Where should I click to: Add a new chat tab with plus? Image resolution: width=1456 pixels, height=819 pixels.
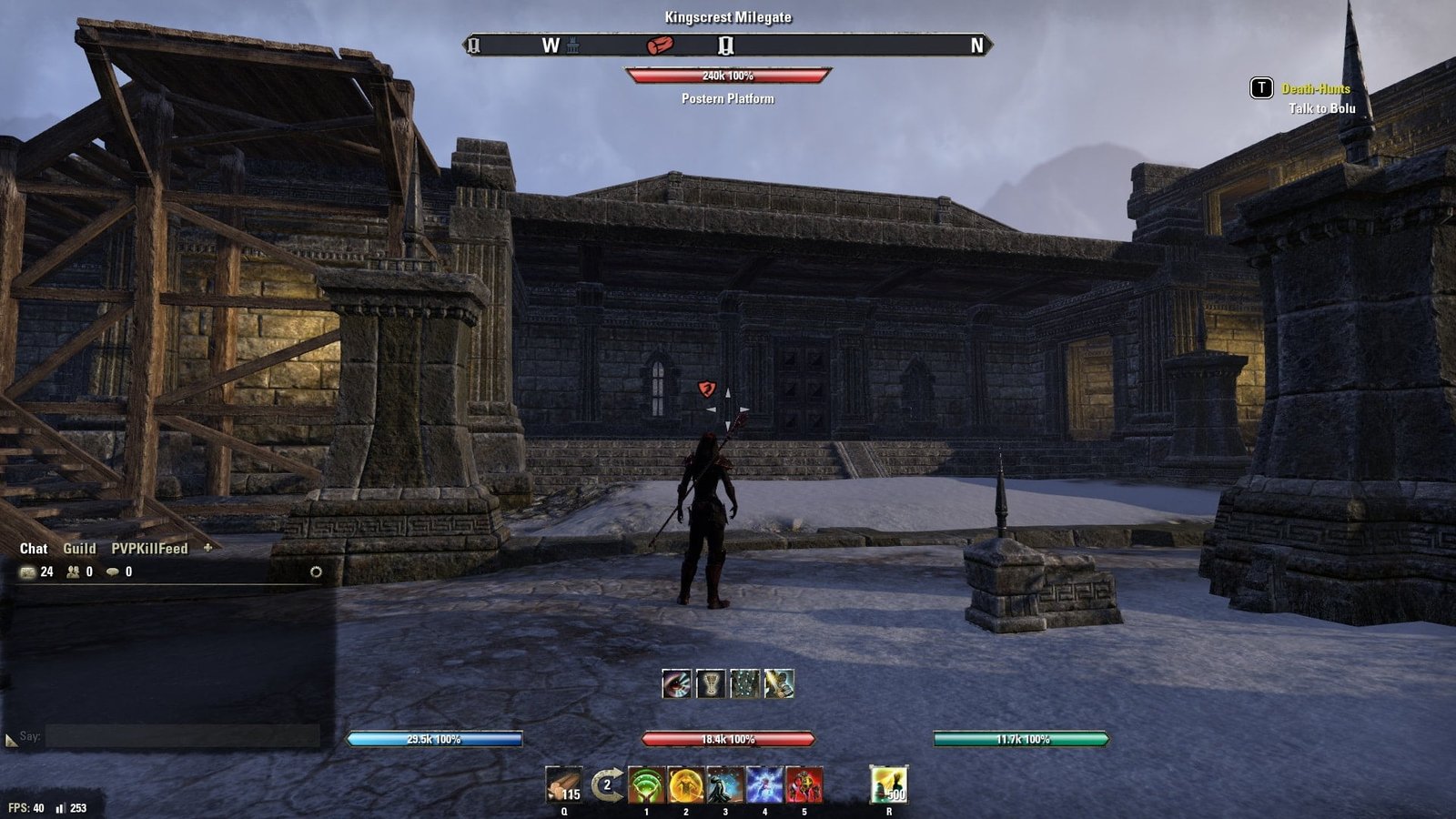click(x=207, y=548)
